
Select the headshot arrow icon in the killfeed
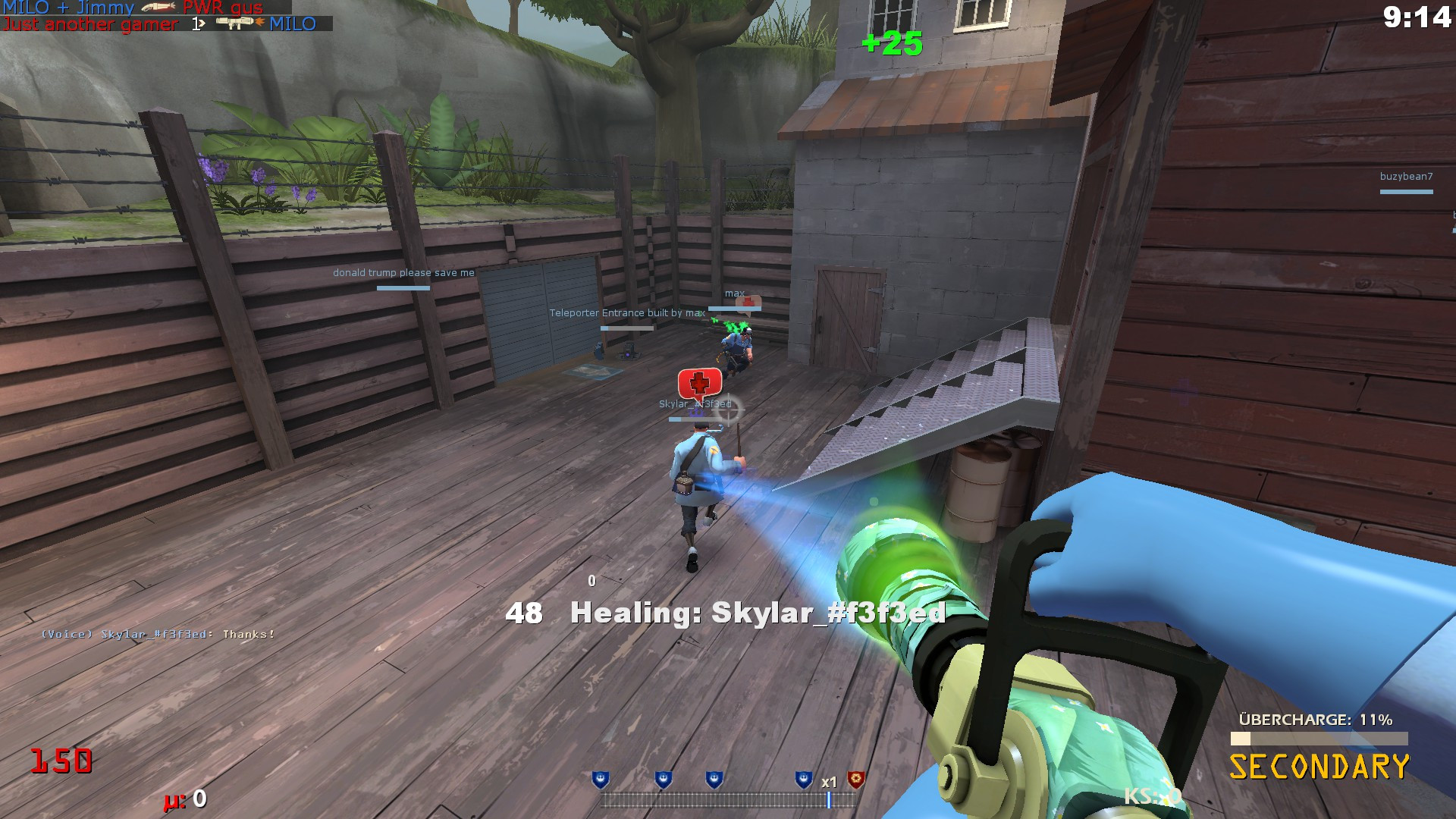[x=200, y=24]
